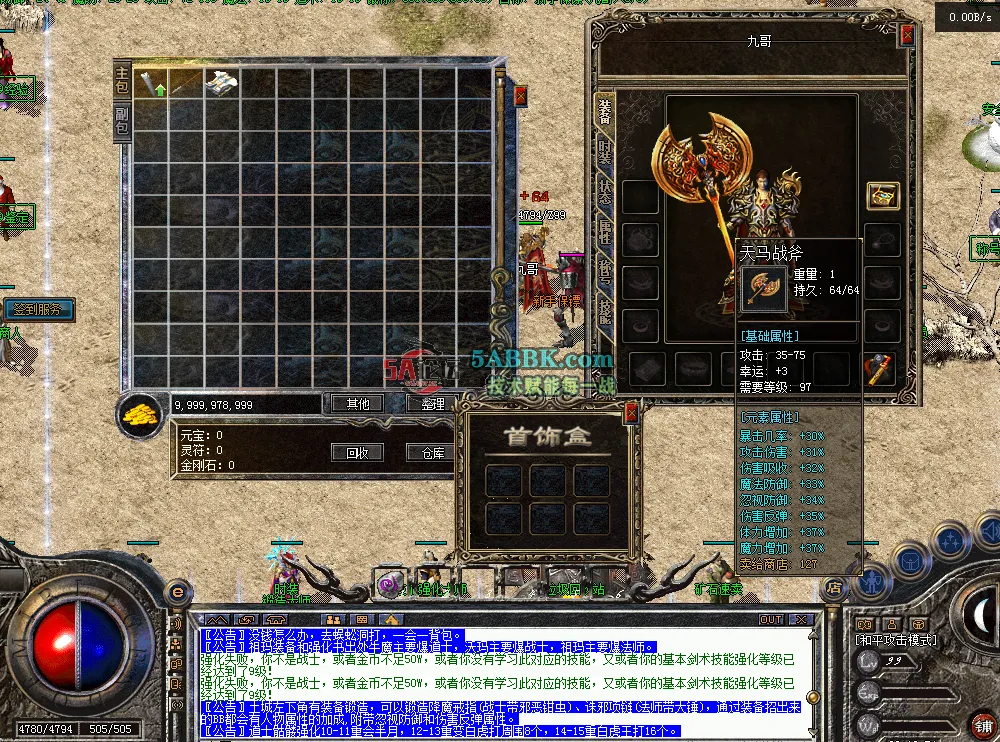
Task: Switch to the 主包 main bag tab
Action: click(x=122, y=81)
